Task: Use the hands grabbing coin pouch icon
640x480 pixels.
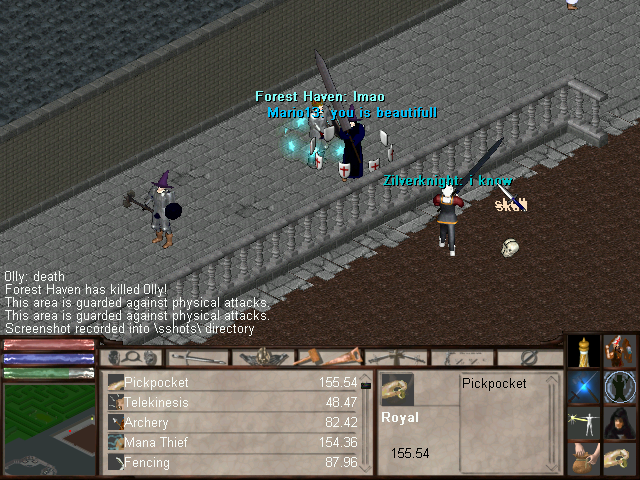Action: click(x=583, y=458)
